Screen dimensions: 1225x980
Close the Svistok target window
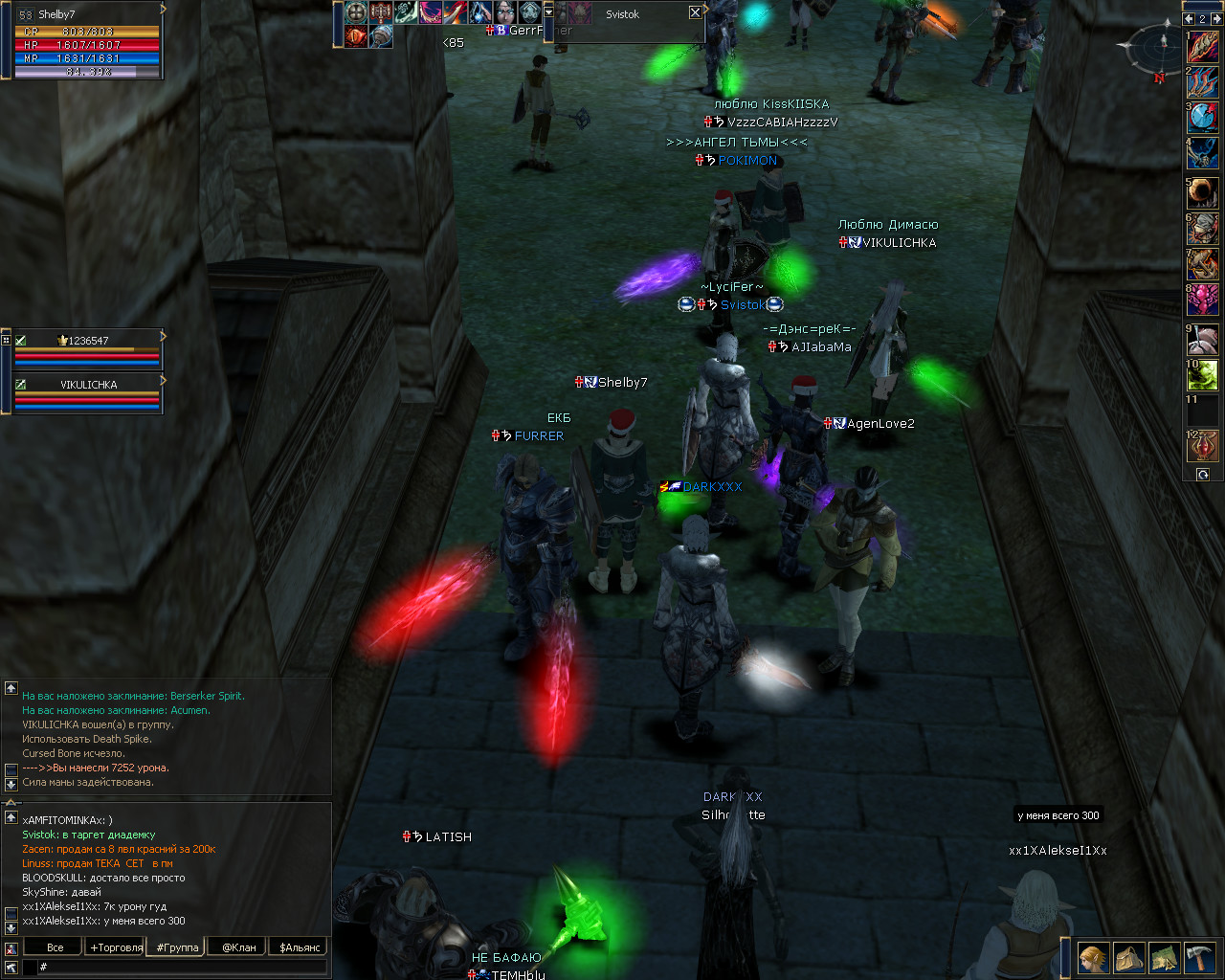pyautogui.click(x=695, y=12)
